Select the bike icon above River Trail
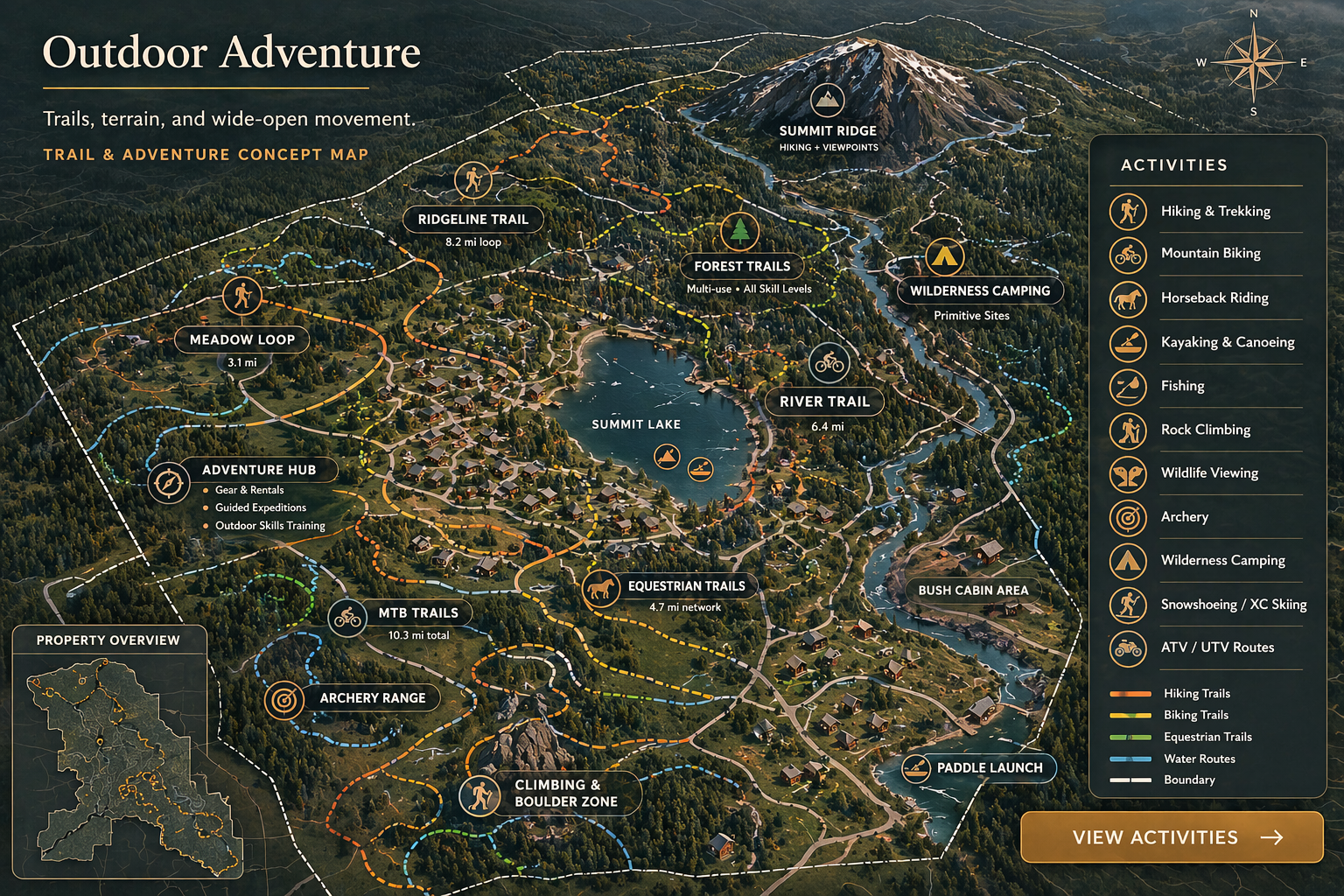The height and width of the screenshot is (896, 1344). click(829, 360)
